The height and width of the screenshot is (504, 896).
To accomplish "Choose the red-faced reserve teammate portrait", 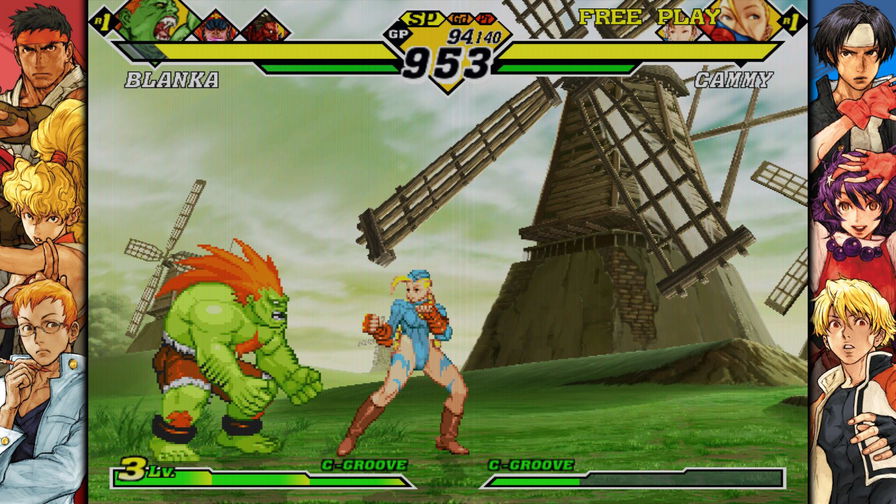I will 265,27.
